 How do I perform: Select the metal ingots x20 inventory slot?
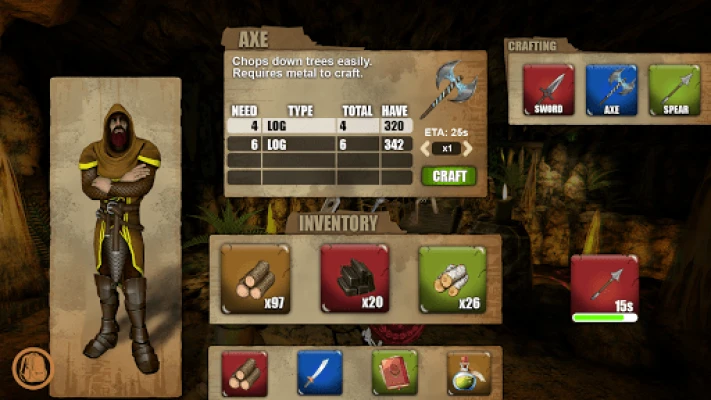click(354, 279)
